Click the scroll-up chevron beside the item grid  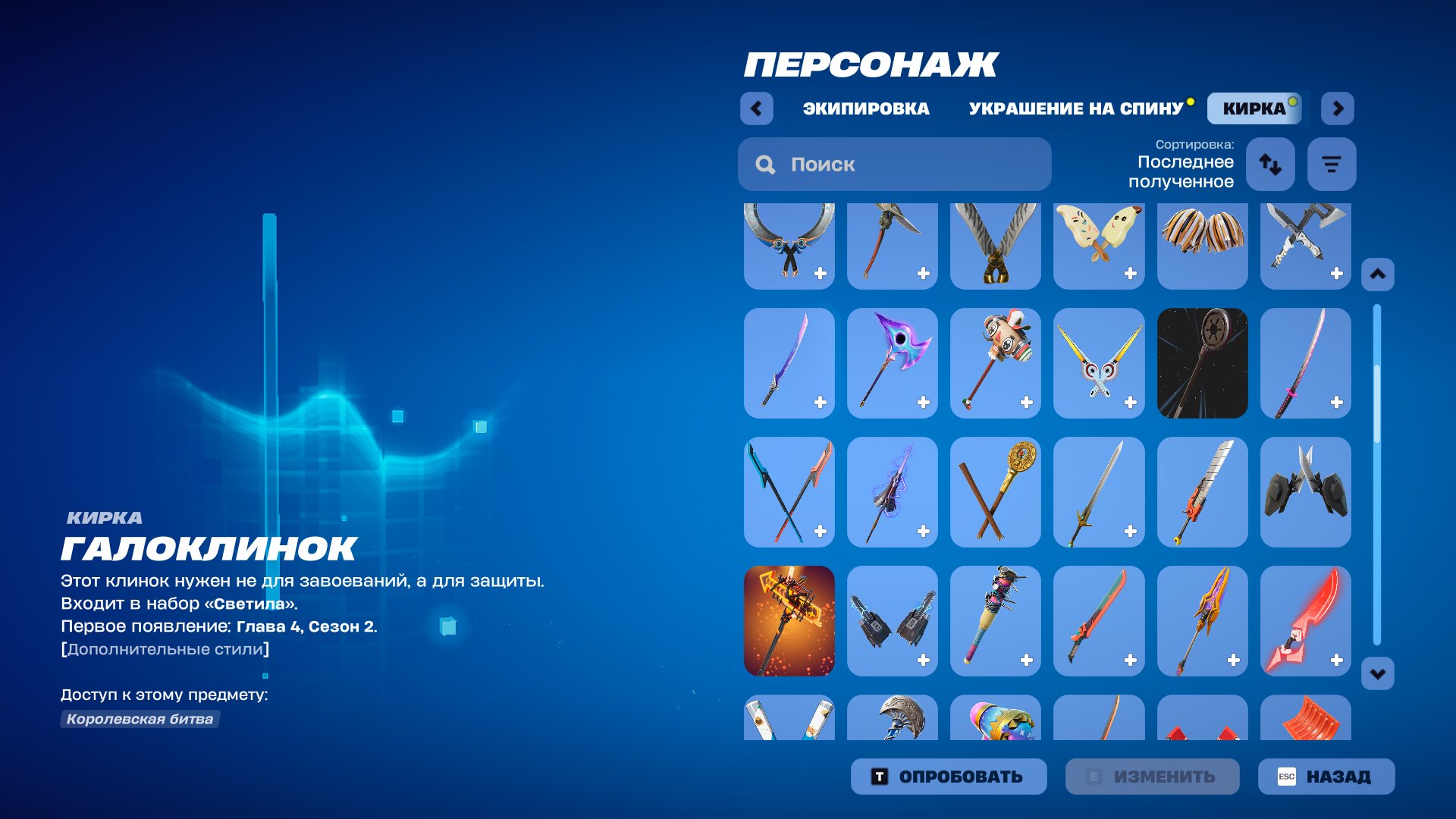[1376, 274]
